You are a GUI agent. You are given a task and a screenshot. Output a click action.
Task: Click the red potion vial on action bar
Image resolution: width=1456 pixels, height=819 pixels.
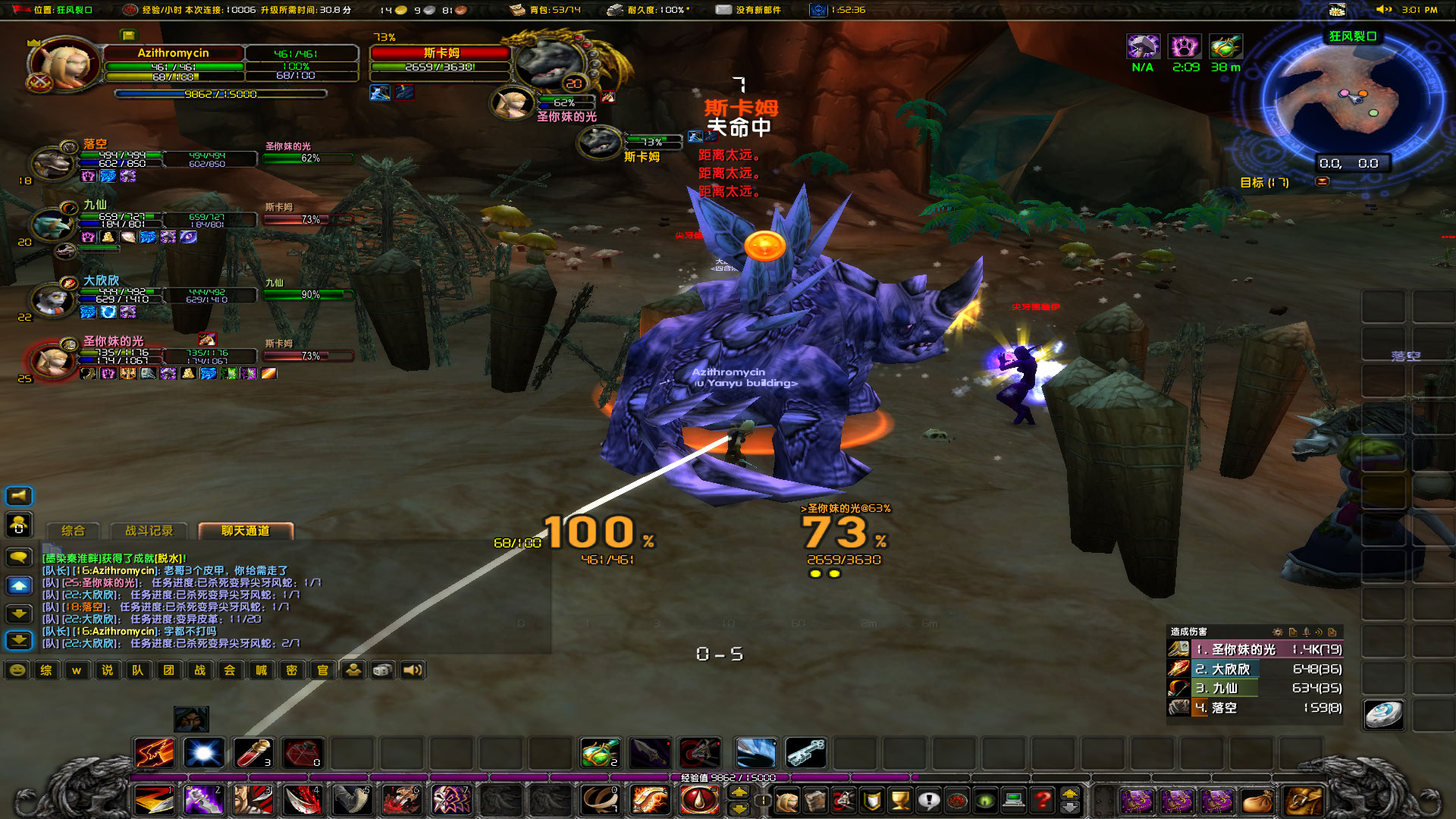coord(253,754)
